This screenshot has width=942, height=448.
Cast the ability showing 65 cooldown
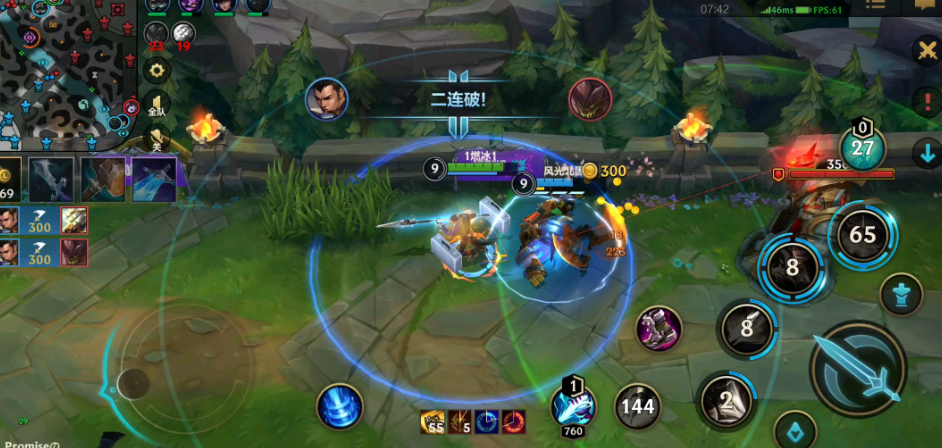862,236
